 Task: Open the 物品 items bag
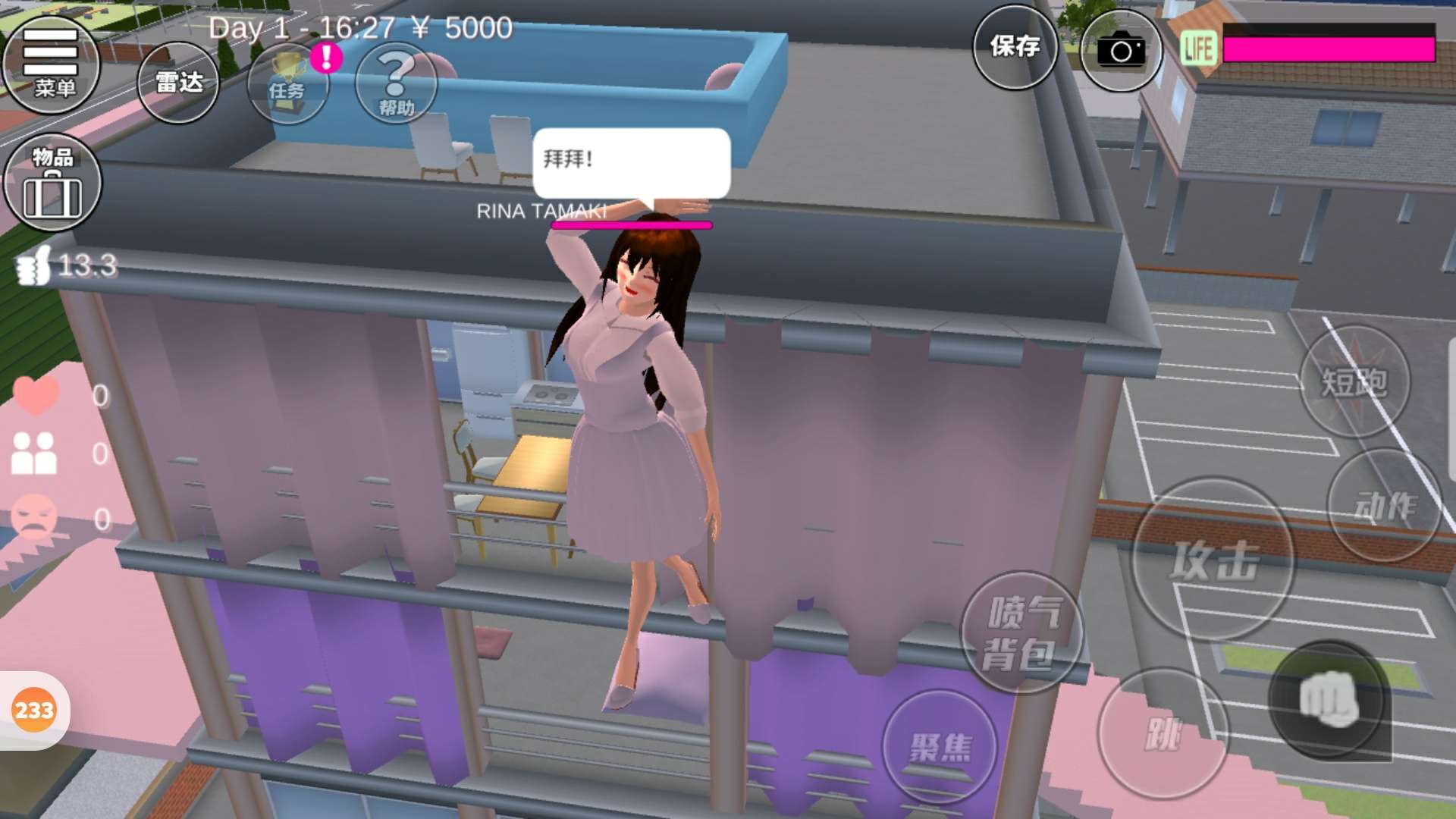[52, 183]
